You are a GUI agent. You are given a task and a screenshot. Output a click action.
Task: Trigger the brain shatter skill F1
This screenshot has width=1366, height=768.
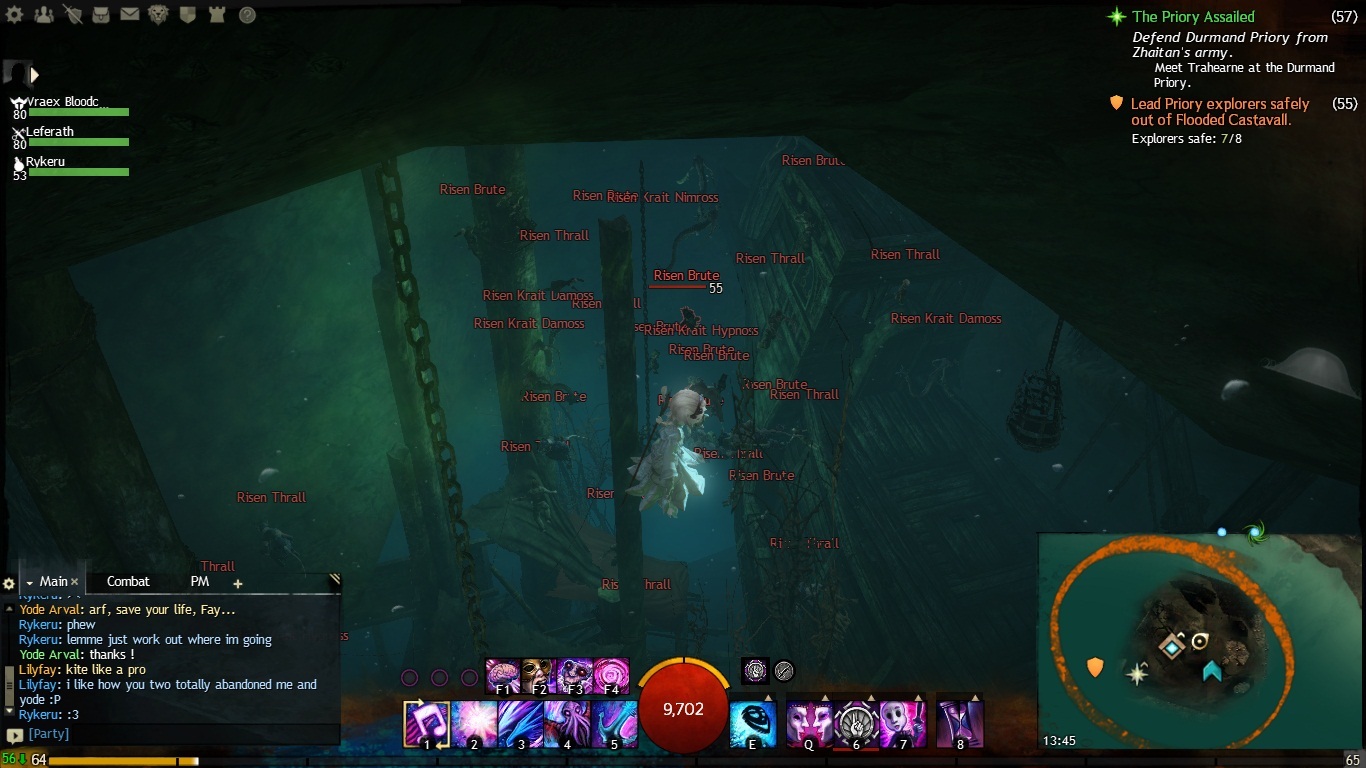tap(502, 675)
